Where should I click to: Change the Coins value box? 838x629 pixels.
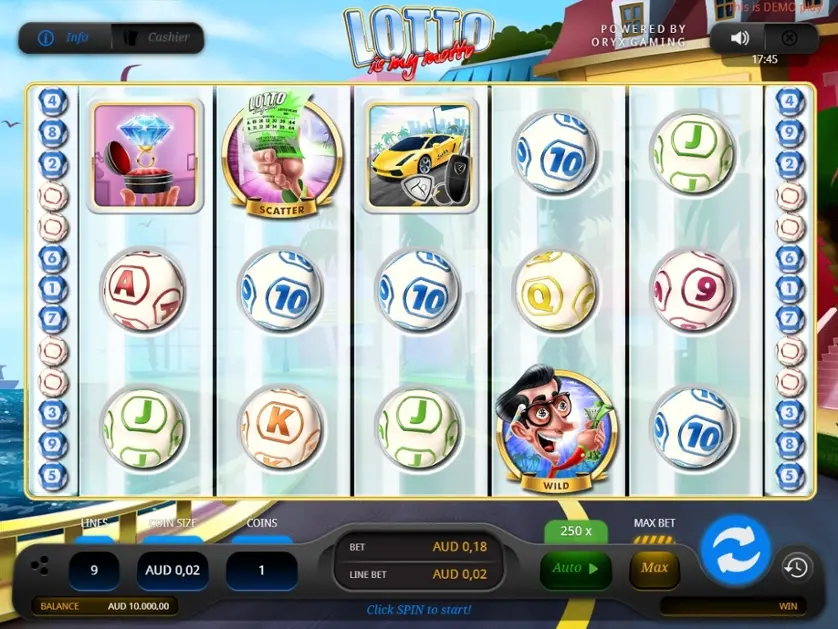(x=260, y=570)
